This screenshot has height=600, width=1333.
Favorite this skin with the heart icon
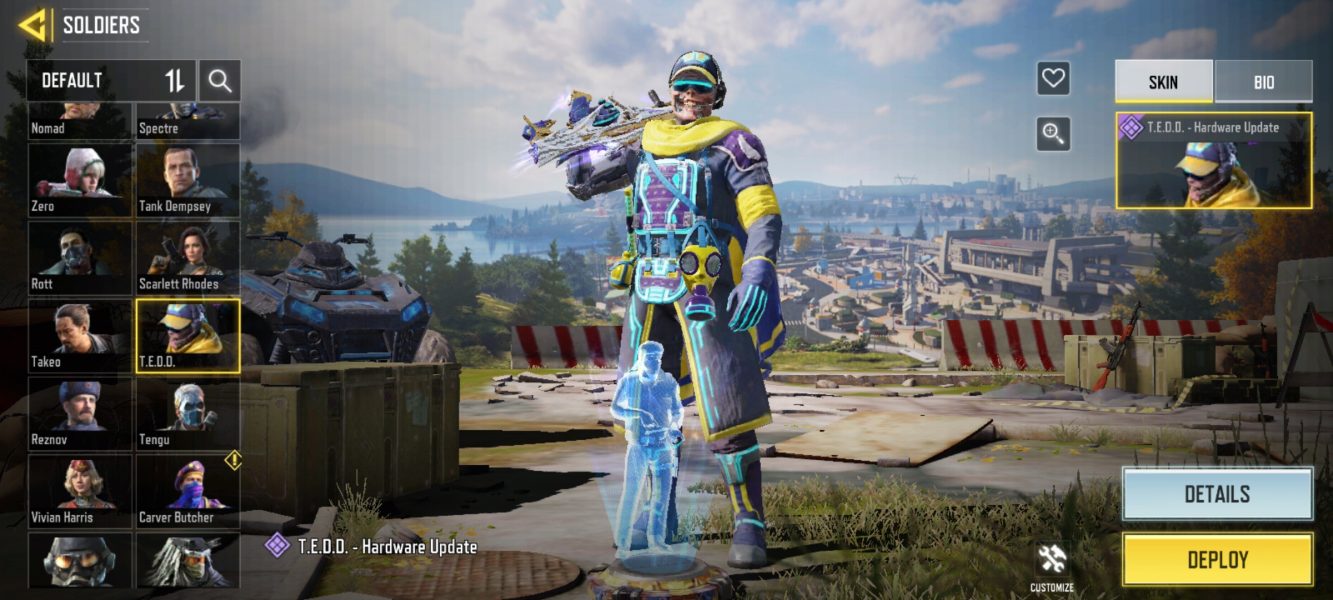tap(1053, 78)
